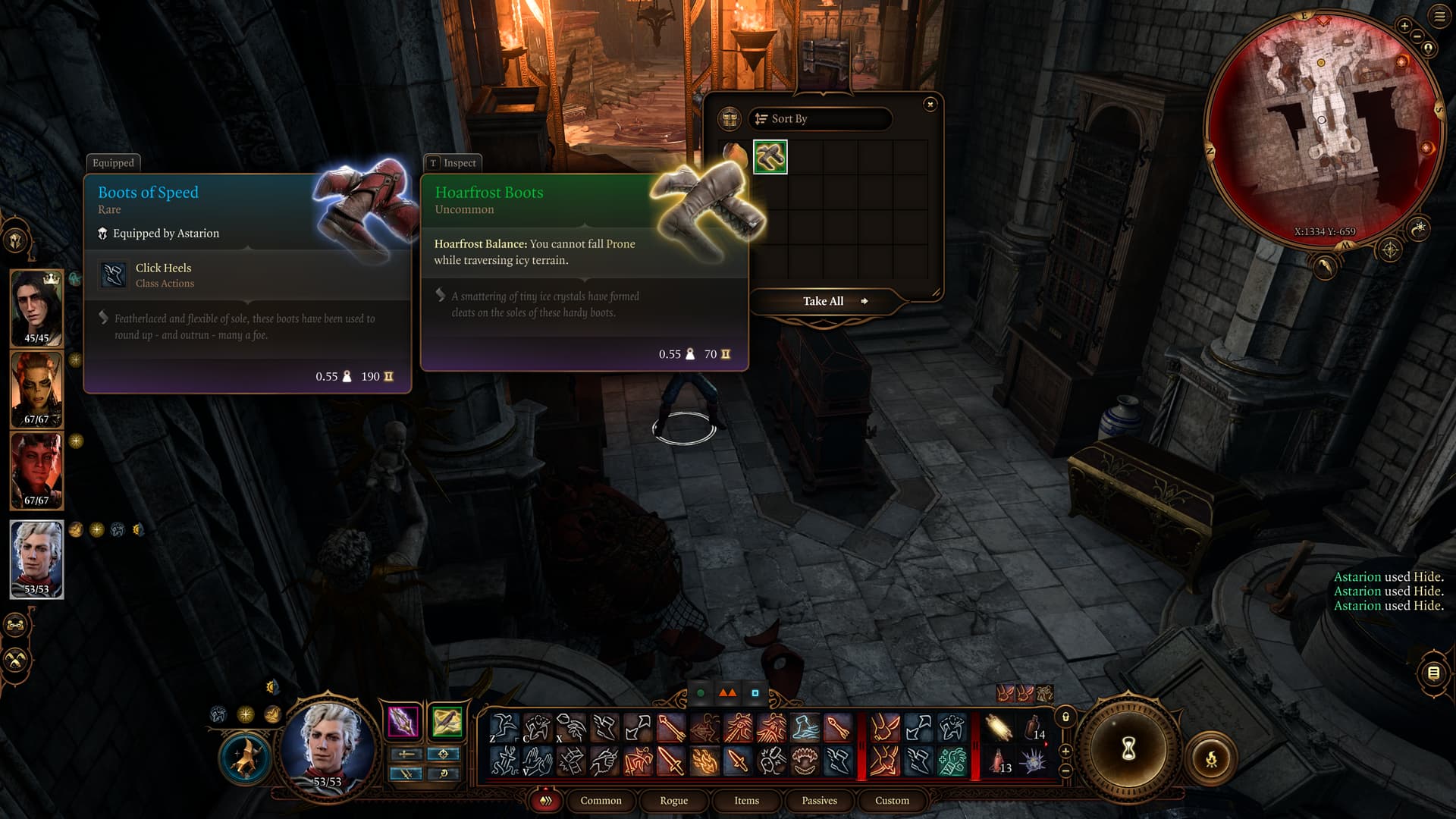Activate the flaming fist ability icon
The width and height of the screenshot is (1456, 819).
(704, 761)
